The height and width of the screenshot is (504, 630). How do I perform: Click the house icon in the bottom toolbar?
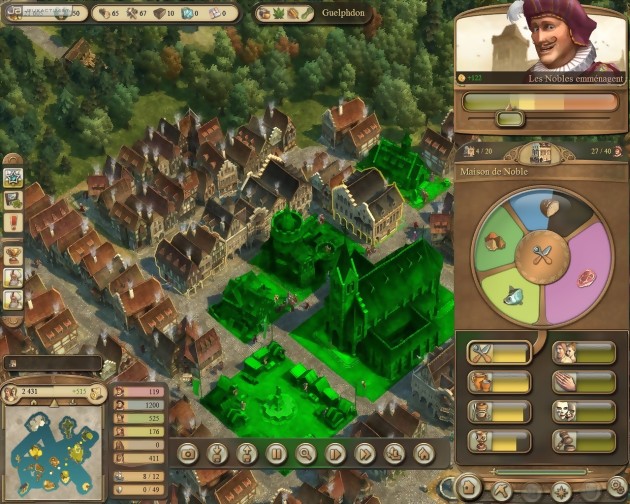(424, 453)
